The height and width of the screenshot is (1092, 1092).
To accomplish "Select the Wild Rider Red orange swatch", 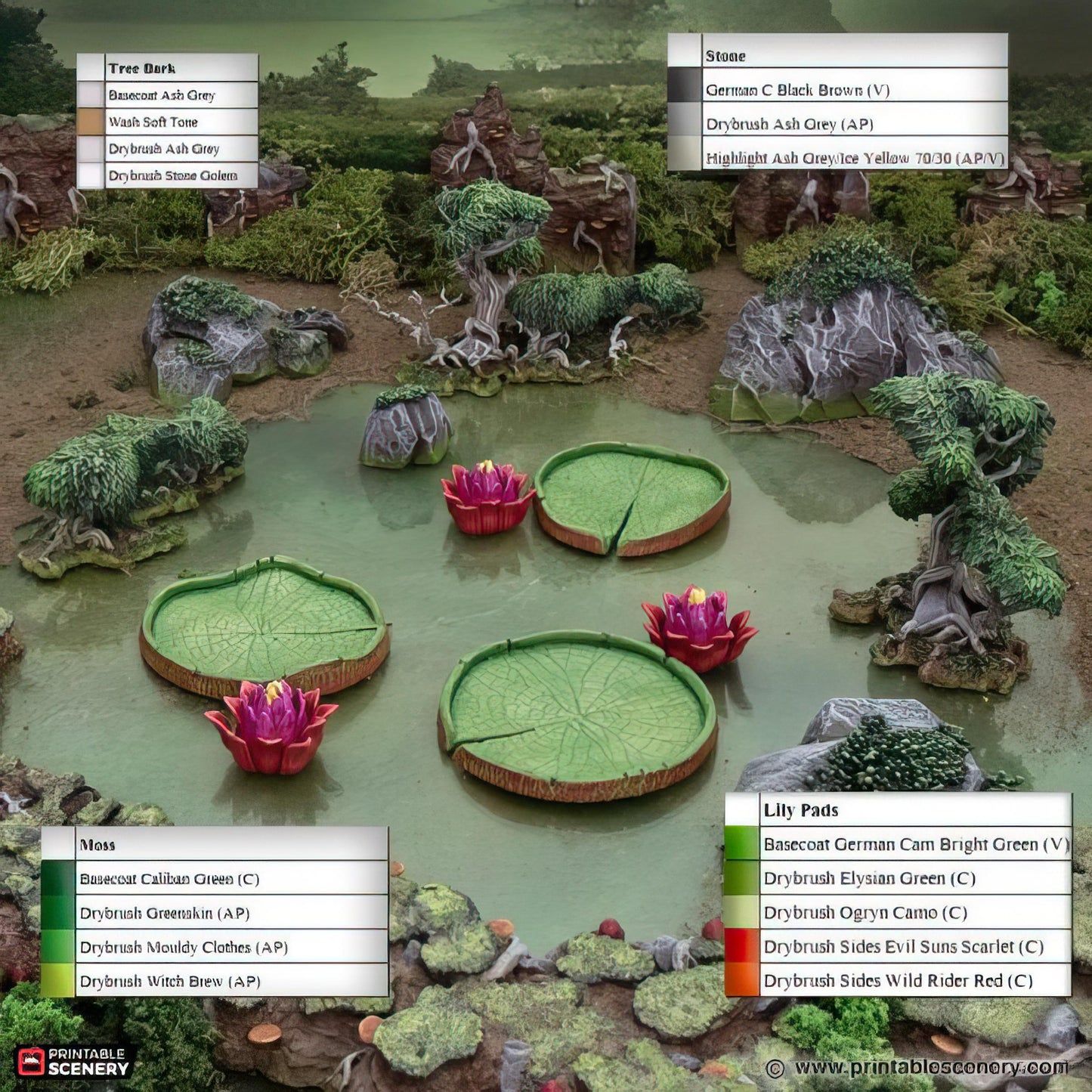I will (741, 980).
